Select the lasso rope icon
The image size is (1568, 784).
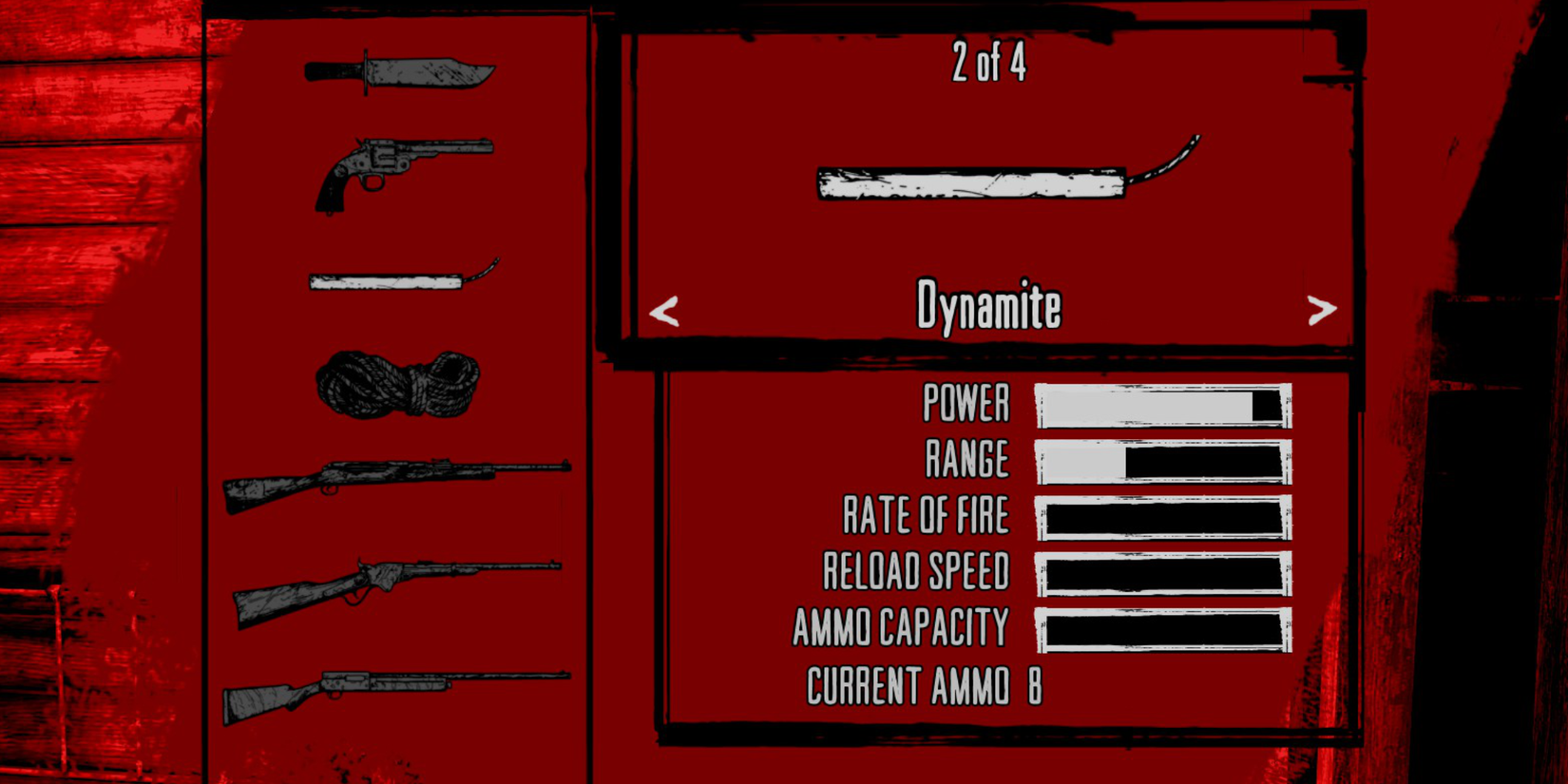point(399,385)
